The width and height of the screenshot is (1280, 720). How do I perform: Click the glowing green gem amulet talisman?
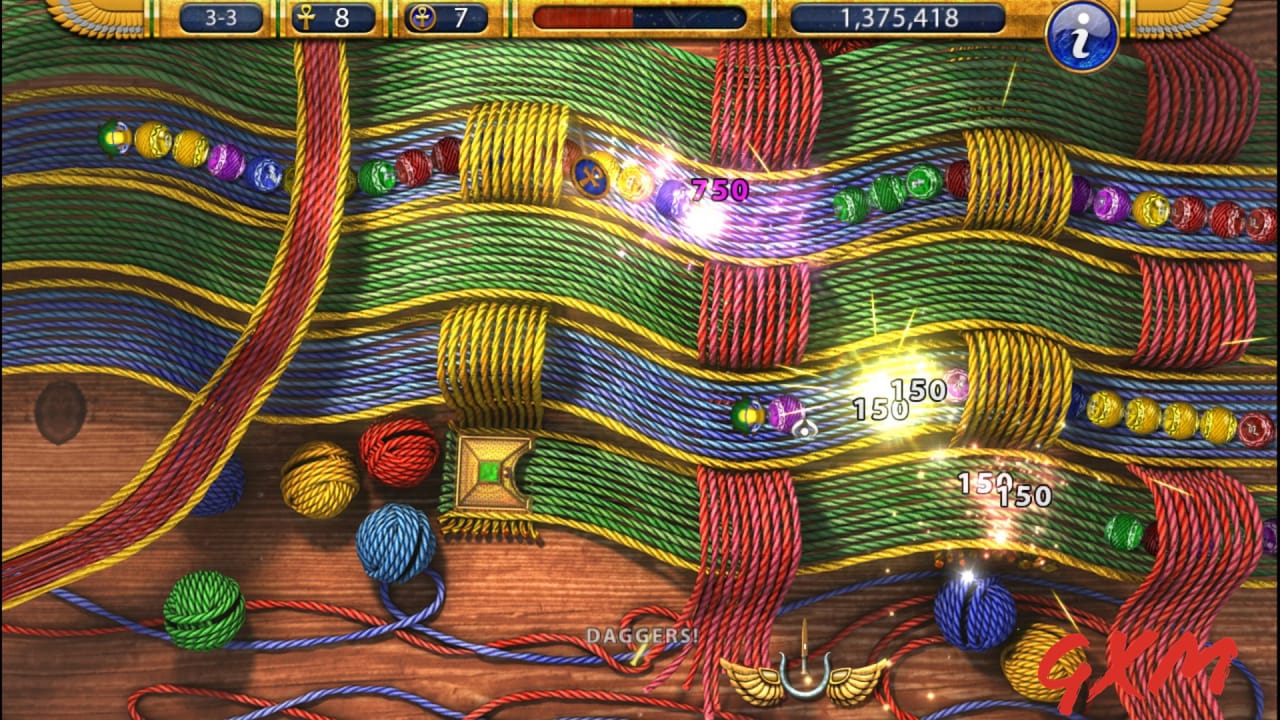(x=489, y=470)
